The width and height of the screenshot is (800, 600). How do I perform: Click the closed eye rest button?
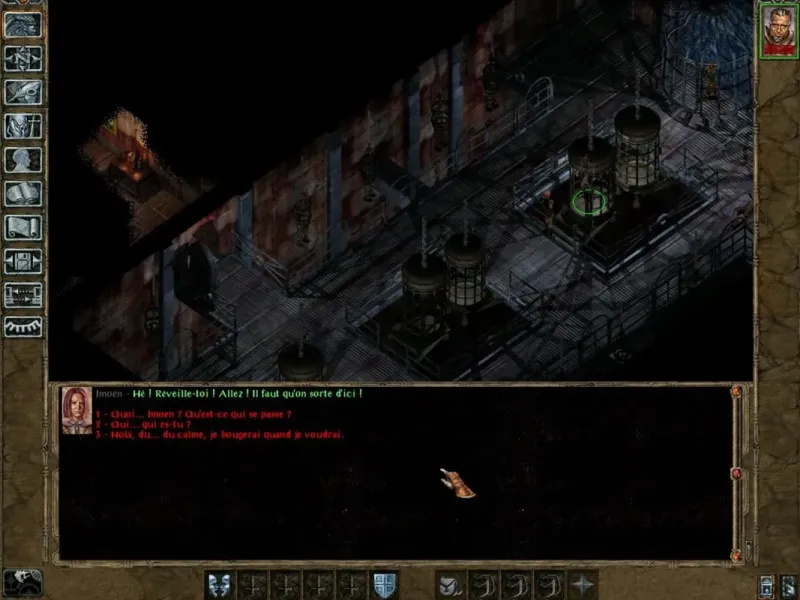(x=23, y=327)
